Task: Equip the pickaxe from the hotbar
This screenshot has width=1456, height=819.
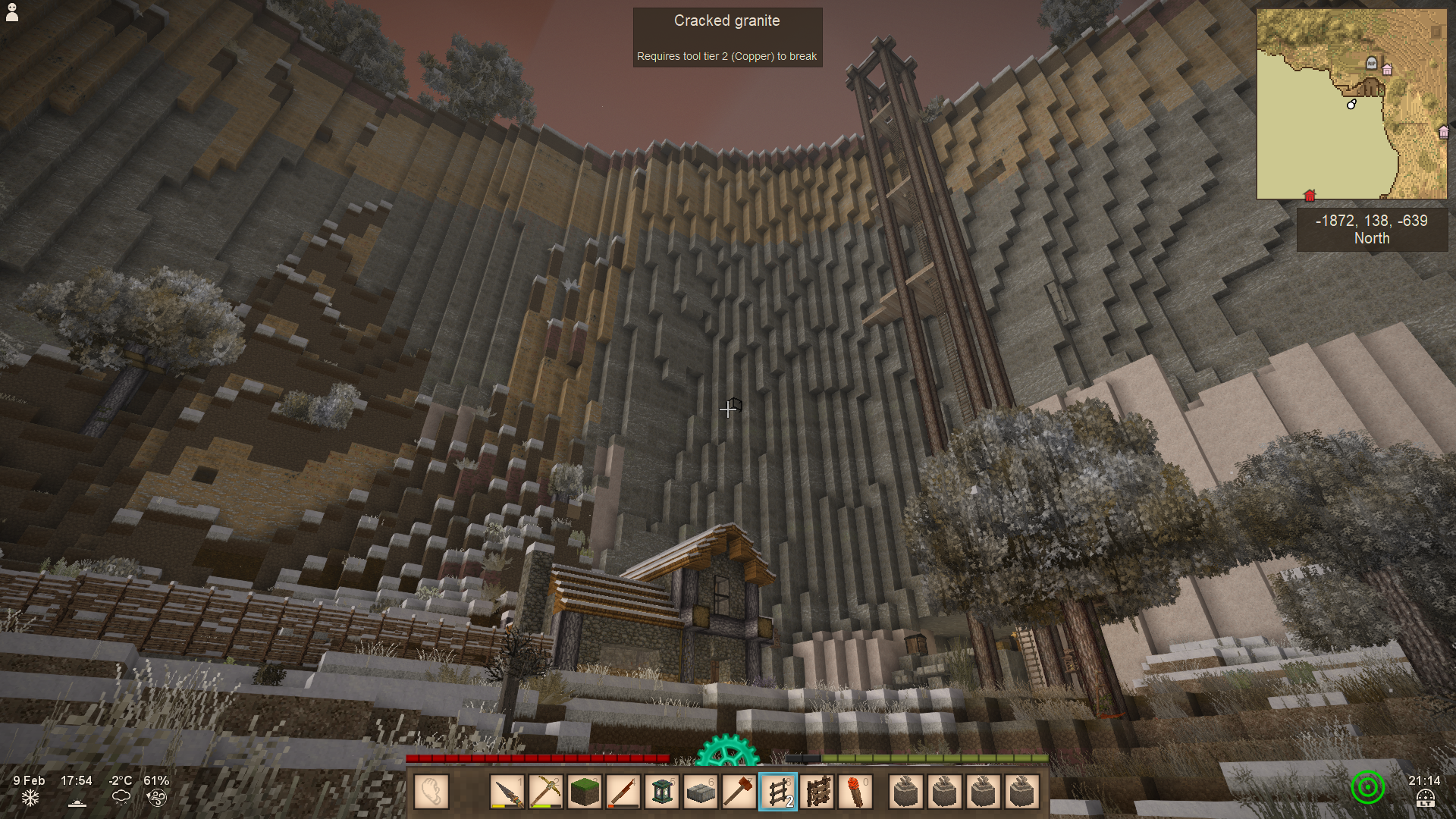Action: 546,792
